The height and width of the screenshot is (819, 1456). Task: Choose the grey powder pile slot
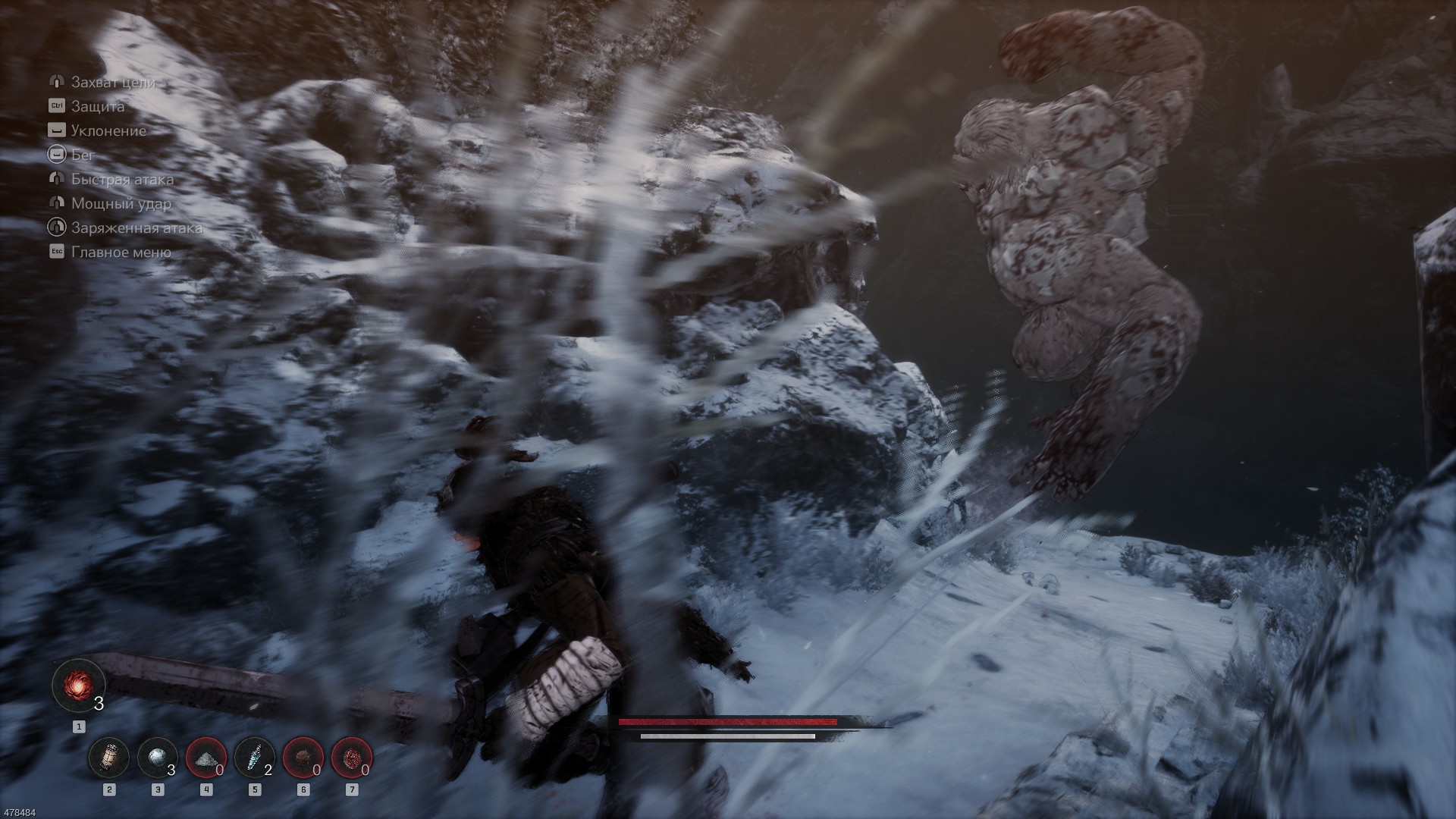(206, 758)
